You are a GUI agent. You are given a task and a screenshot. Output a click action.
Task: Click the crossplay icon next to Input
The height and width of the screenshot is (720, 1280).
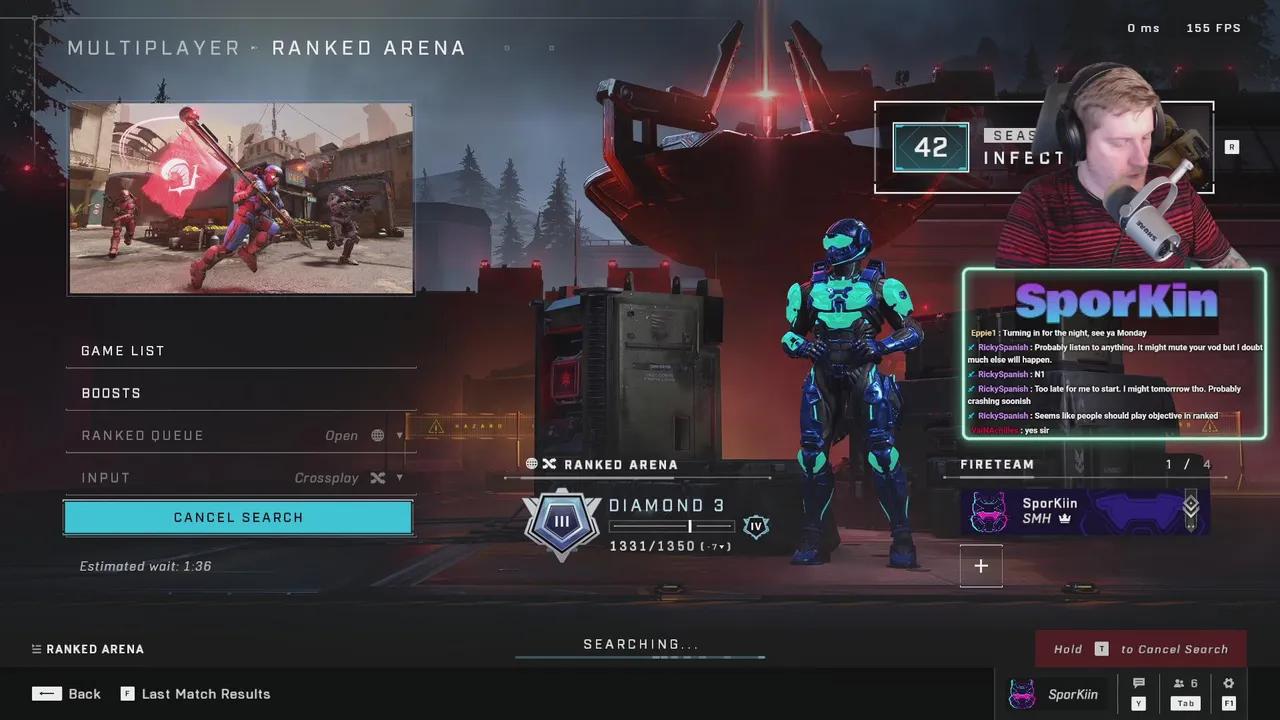377,477
